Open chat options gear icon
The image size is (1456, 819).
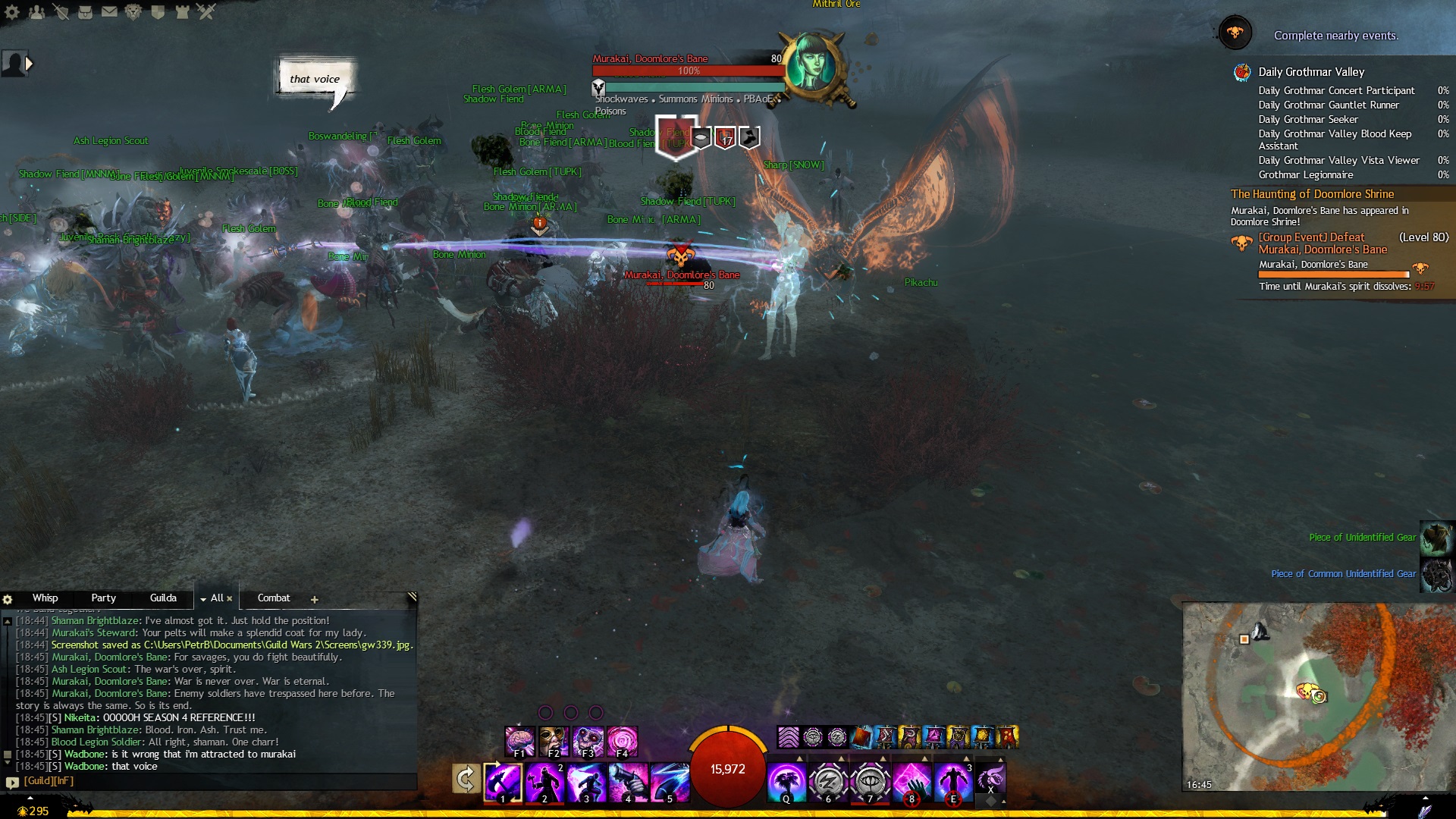[x=8, y=599]
